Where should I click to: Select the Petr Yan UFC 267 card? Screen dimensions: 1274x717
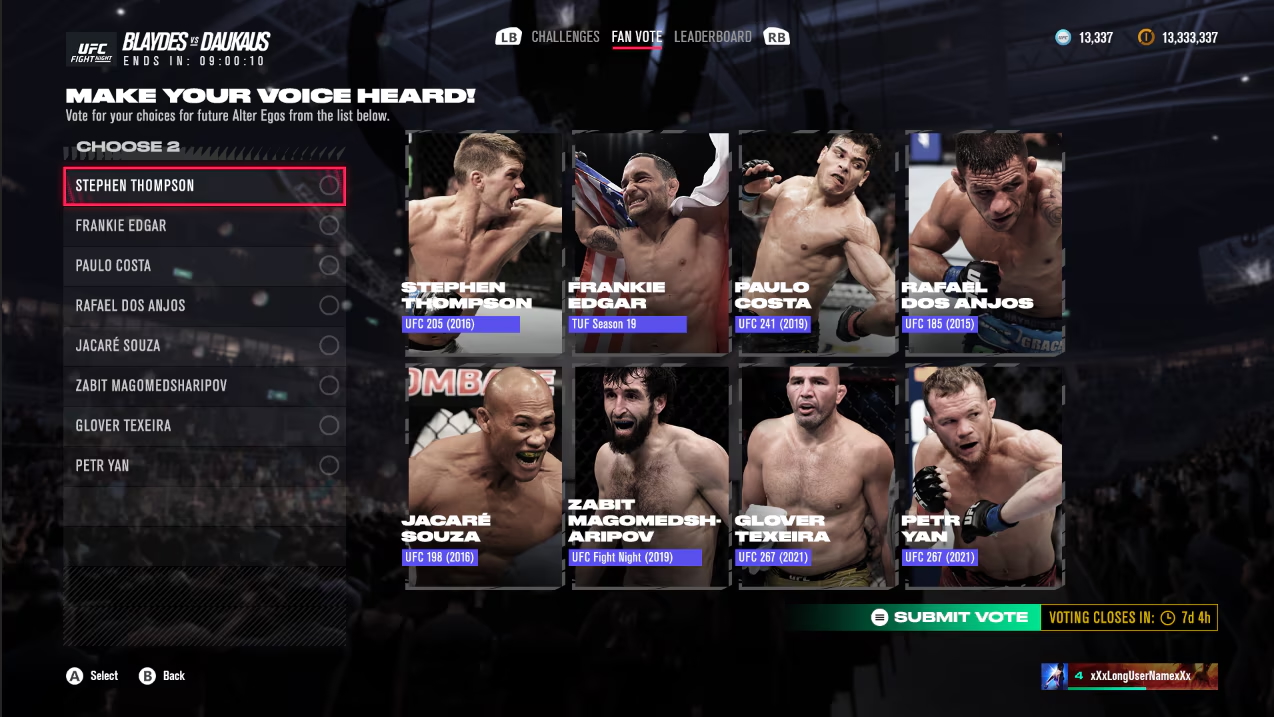985,476
